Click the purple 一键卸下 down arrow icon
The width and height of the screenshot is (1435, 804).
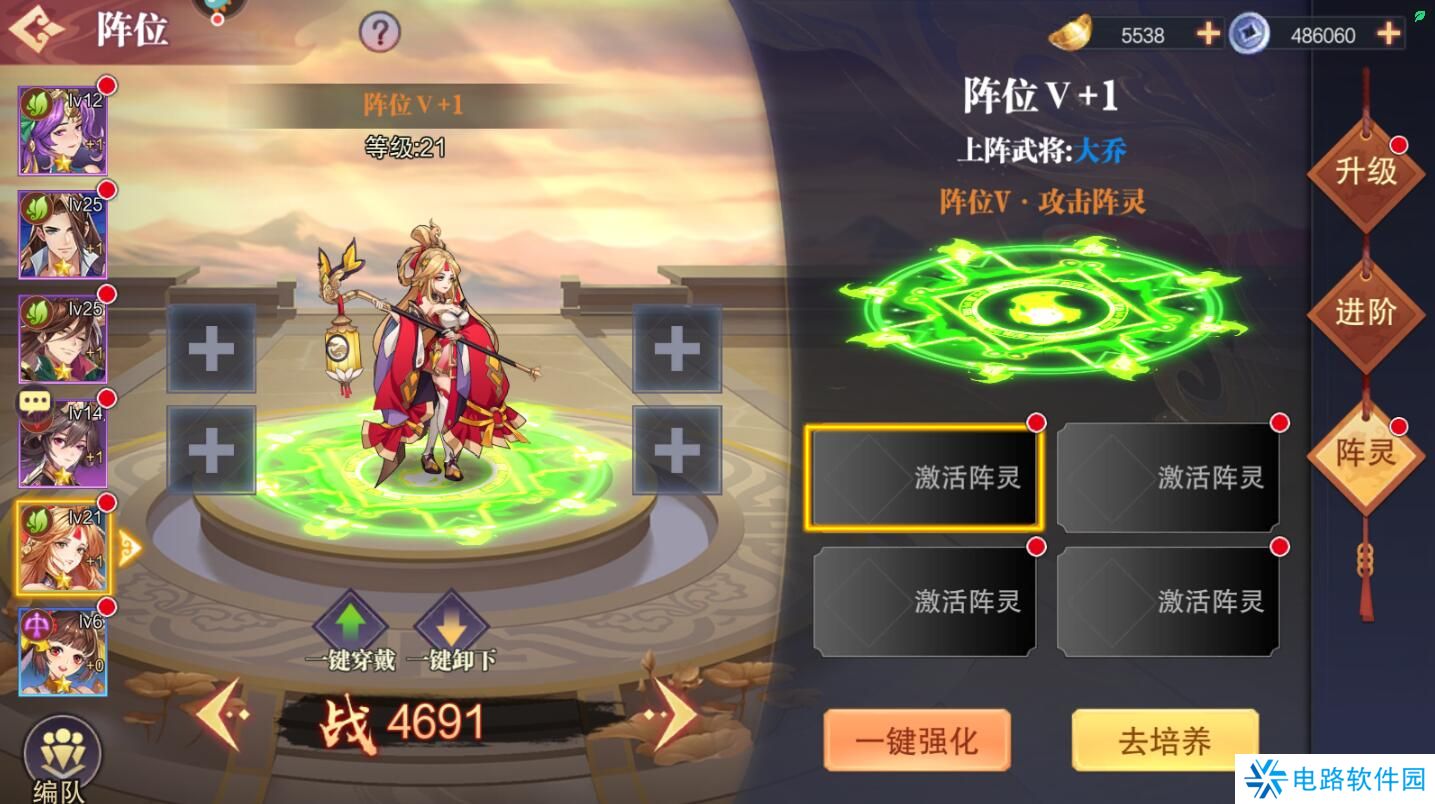tap(452, 625)
